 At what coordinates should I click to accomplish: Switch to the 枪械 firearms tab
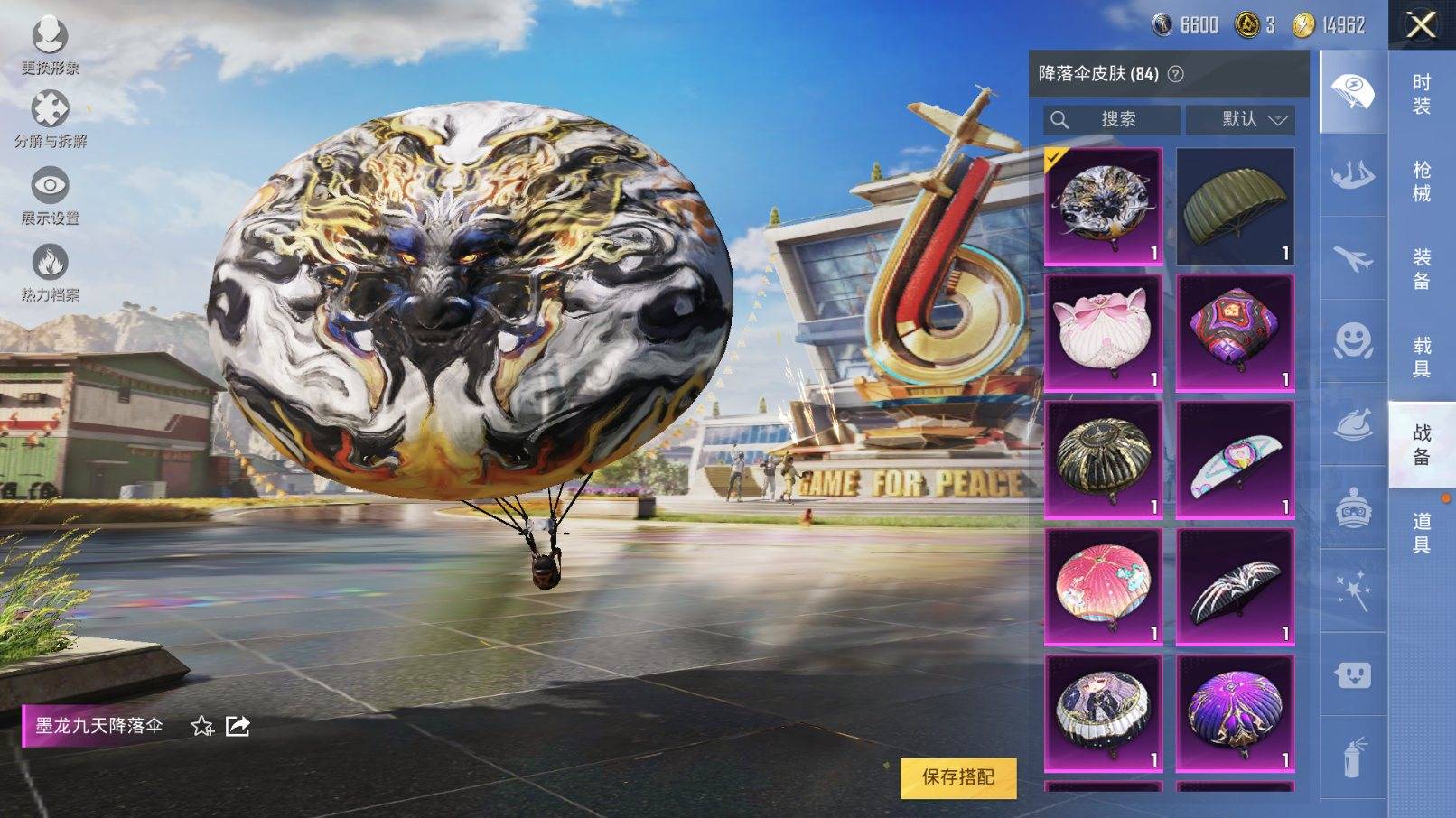coord(1422,181)
